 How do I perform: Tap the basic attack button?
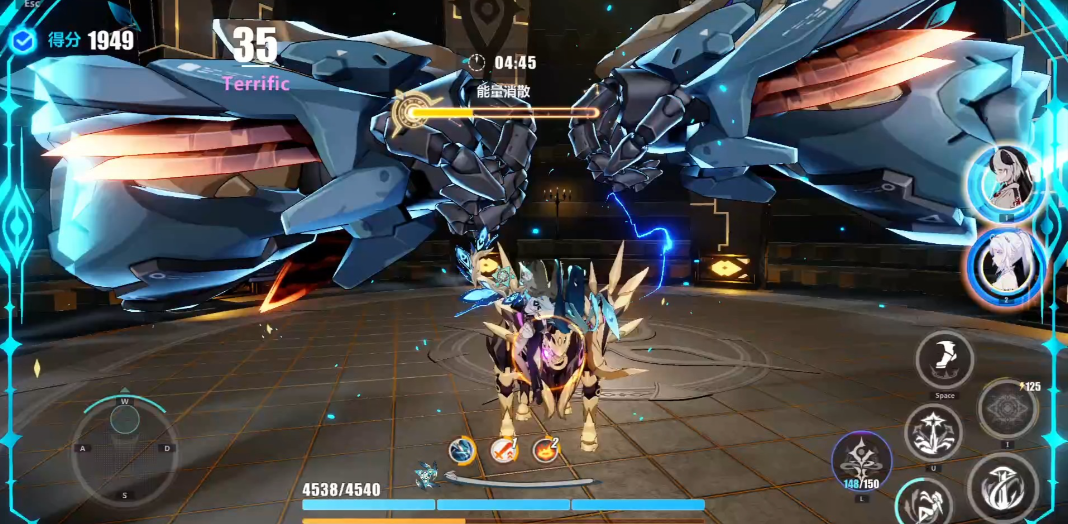pos(1001,486)
